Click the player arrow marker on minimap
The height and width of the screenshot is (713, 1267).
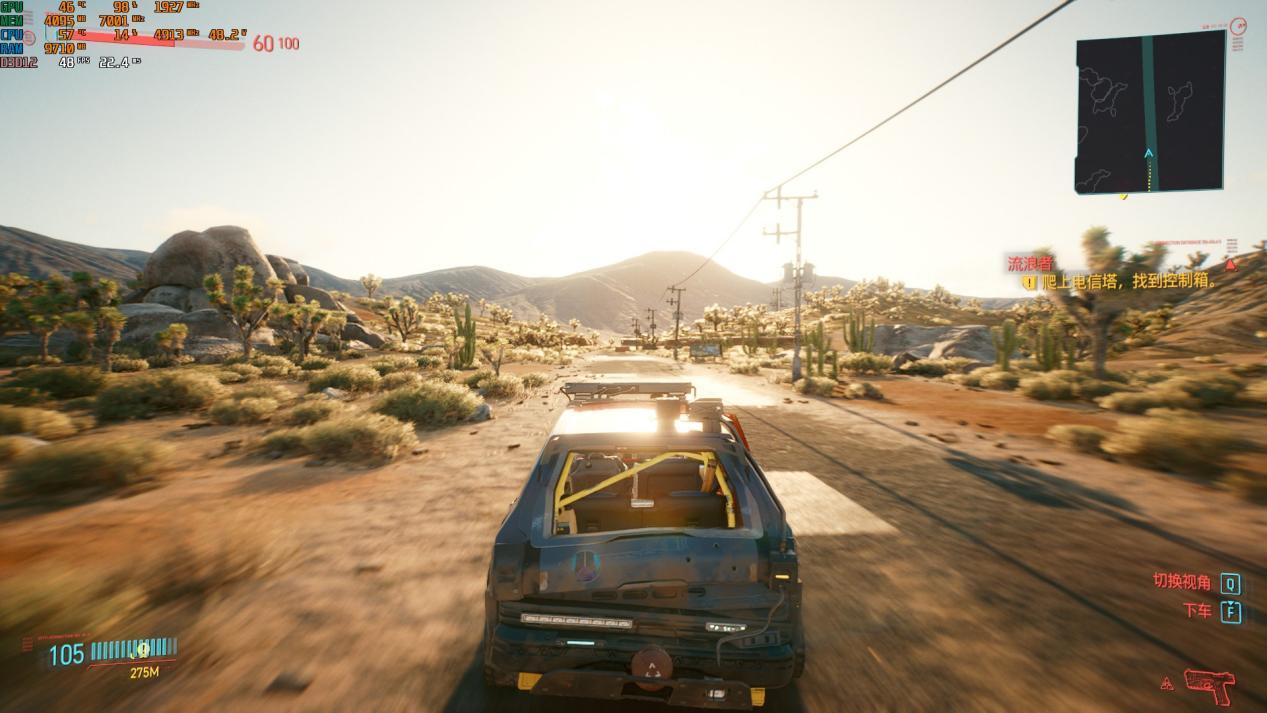pyautogui.click(x=1149, y=154)
